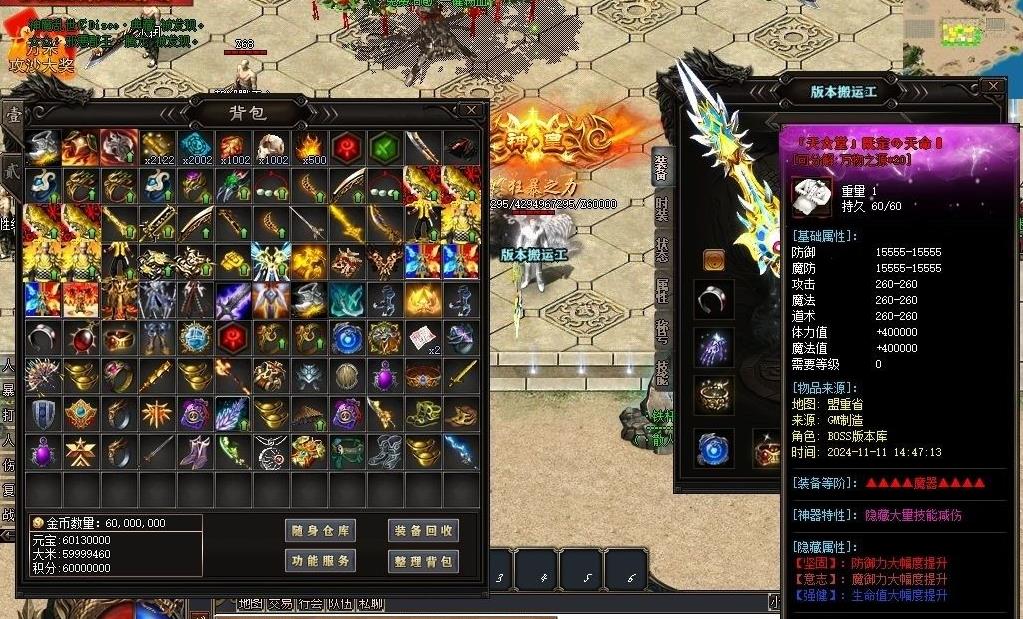Show the 属性 attributes tab
Image resolution: width=1023 pixels, height=619 pixels.
(x=662, y=291)
